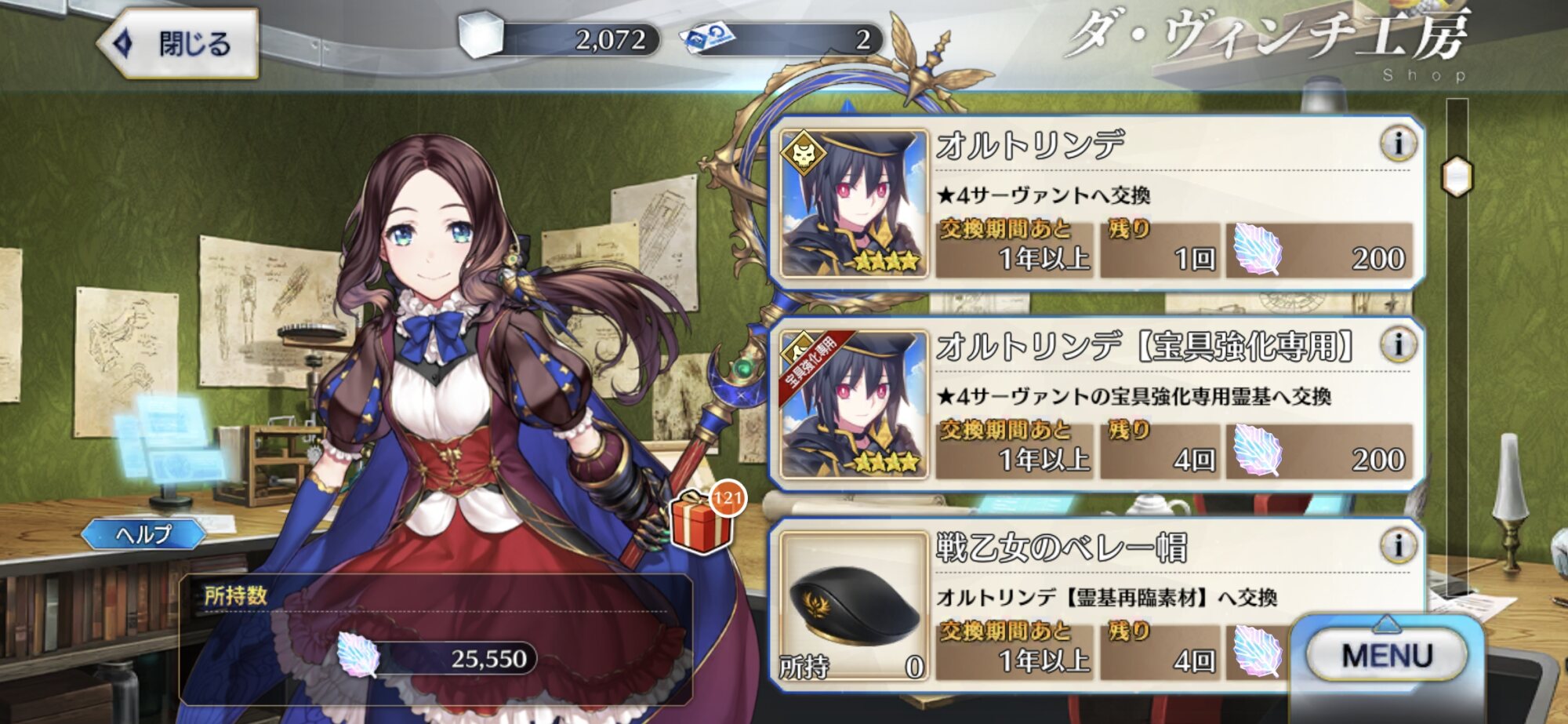Viewport: 1568px width, 724px height.
Task: Show info for オルトリンデ servant exchange
Action: (x=1398, y=144)
